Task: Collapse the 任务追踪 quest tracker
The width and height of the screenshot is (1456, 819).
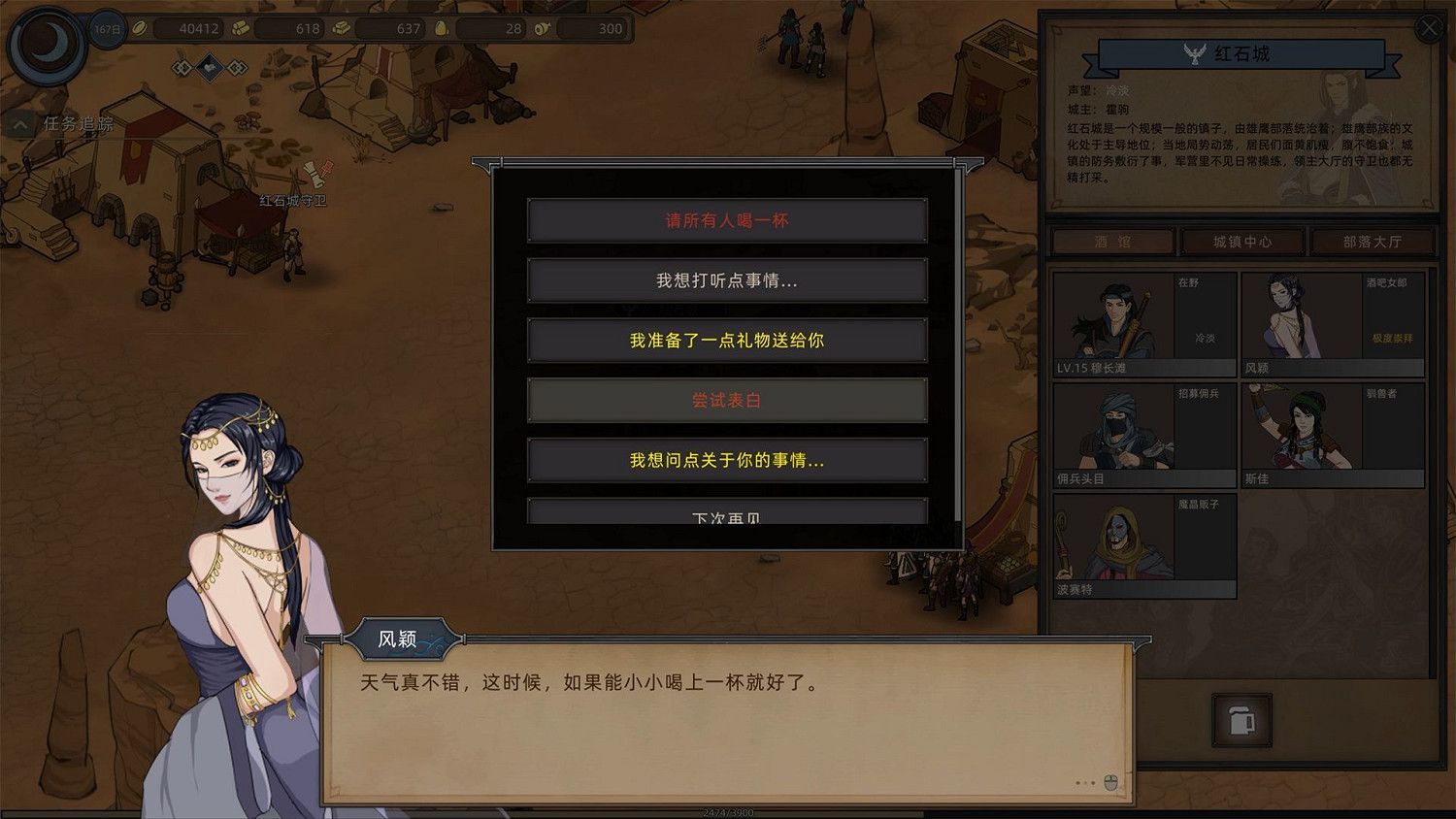Action: pyautogui.click(x=19, y=124)
